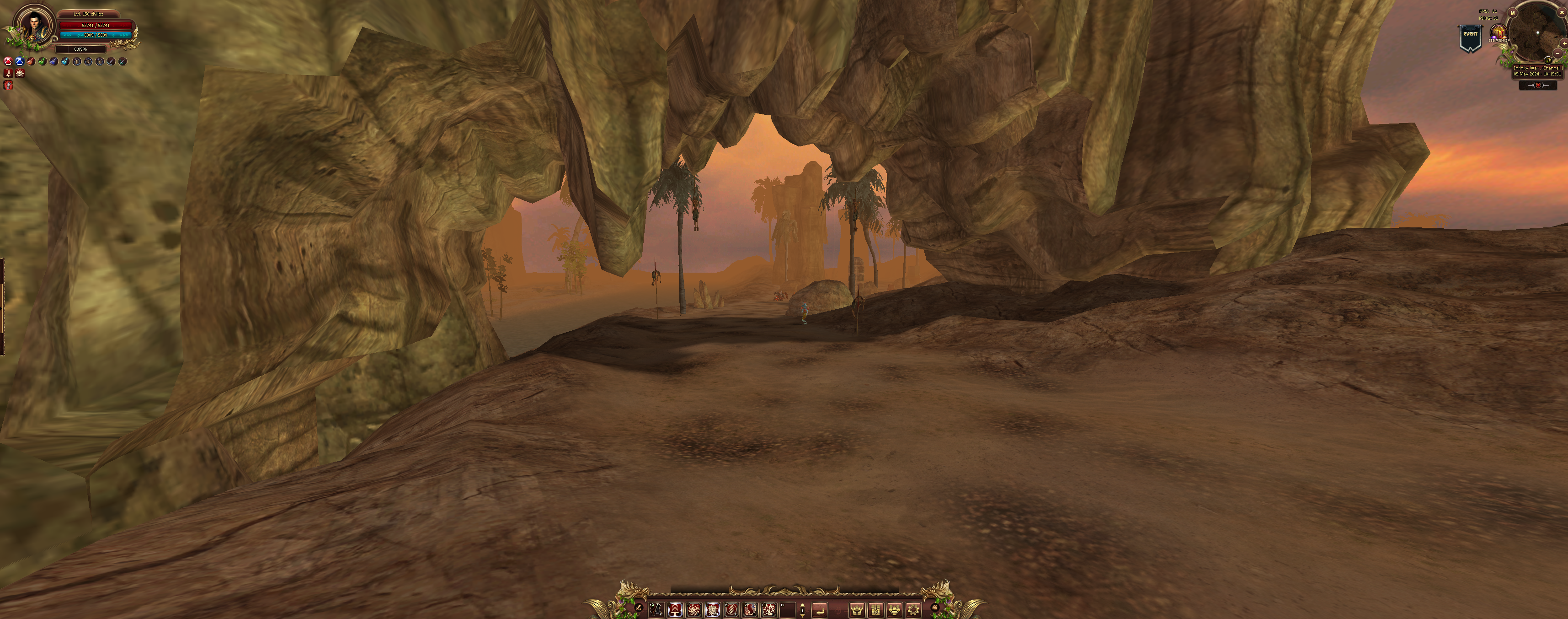Activate the lightning cracks skill in F3

[769, 609]
